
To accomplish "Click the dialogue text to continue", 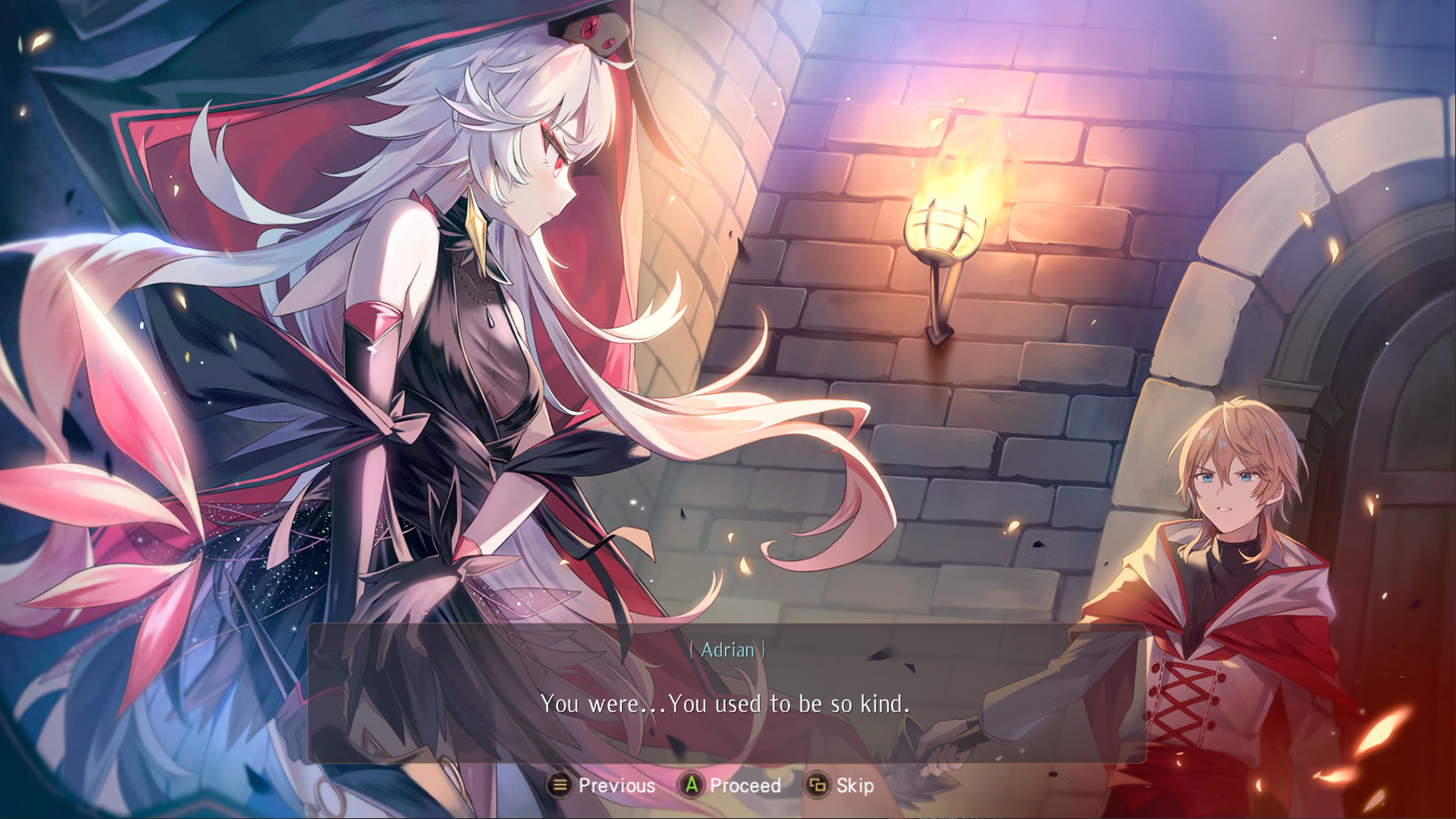I will (x=727, y=703).
